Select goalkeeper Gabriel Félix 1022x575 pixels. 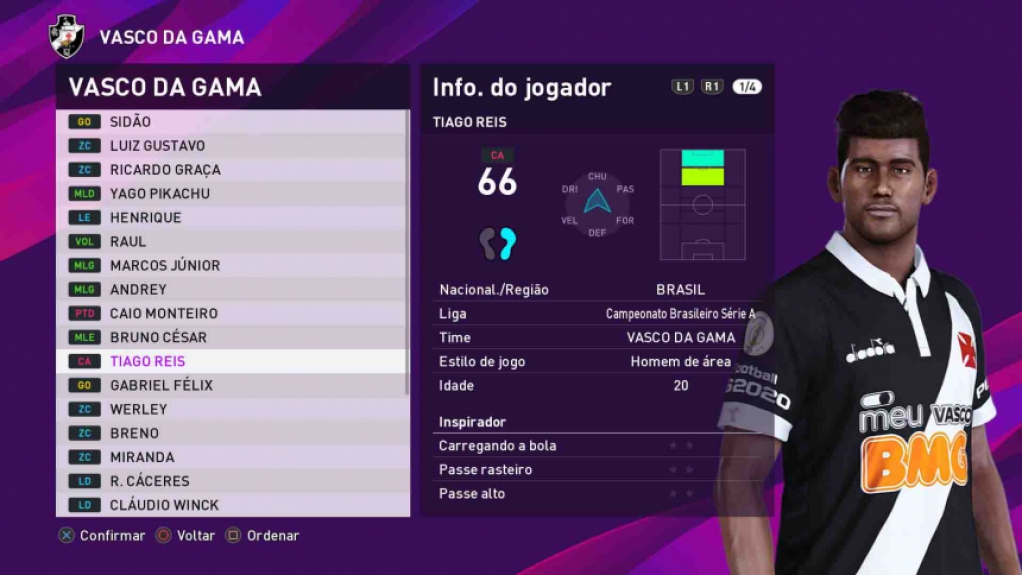(x=232, y=386)
